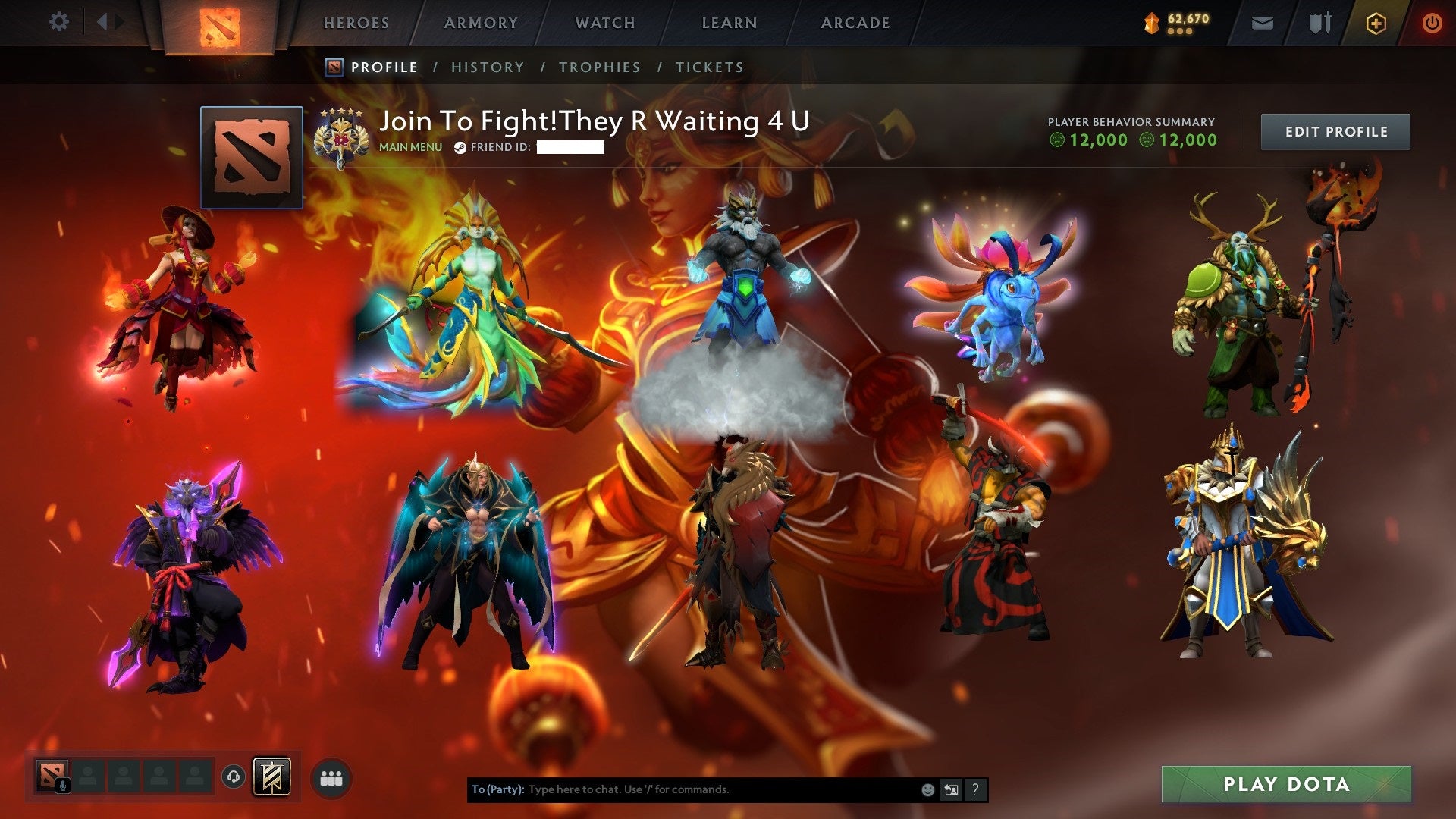This screenshot has height=819, width=1456.
Task: Switch to the HISTORY tab
Action: (486, 67)
